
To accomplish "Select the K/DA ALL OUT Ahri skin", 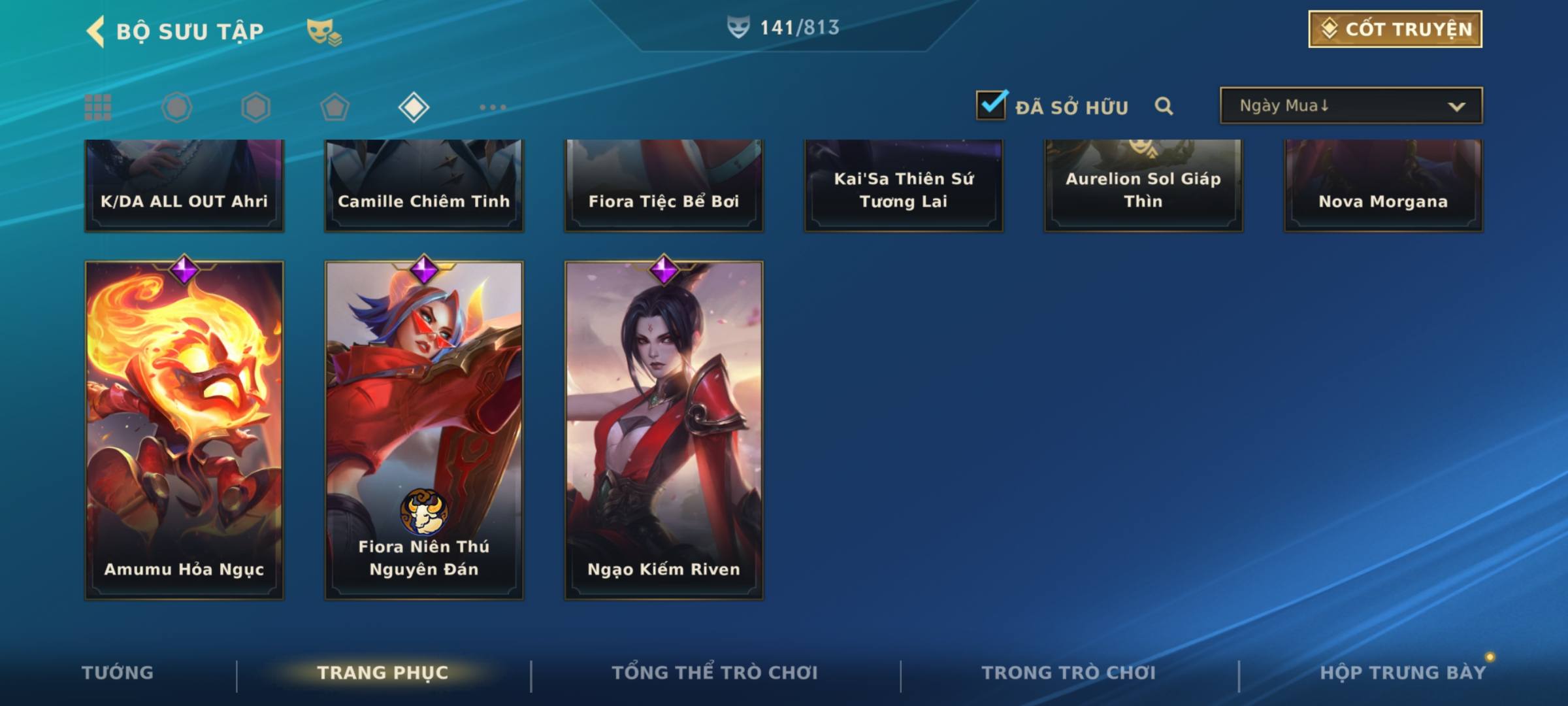I will 184,186.
